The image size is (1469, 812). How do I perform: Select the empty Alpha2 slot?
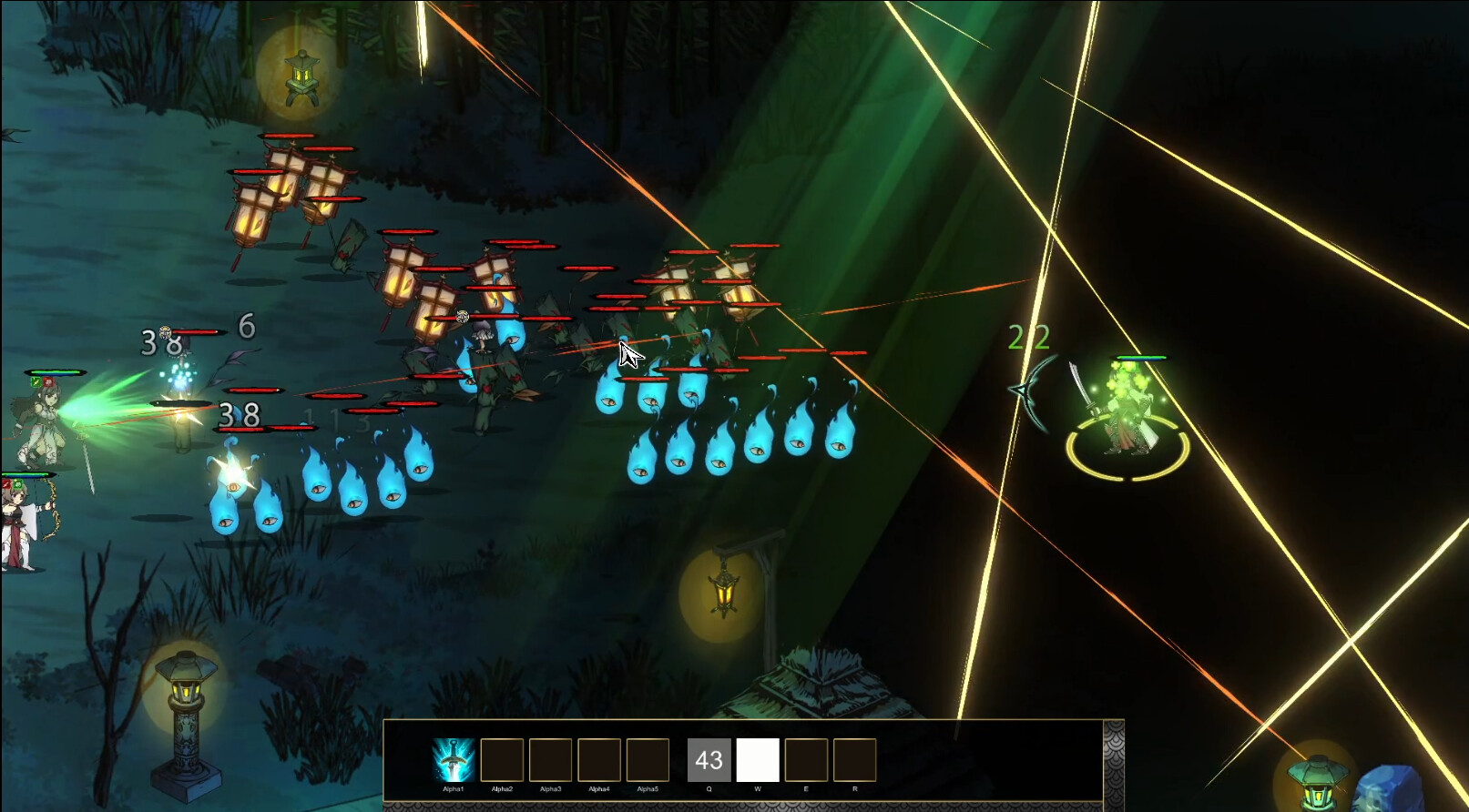click(x=502, y=757)
